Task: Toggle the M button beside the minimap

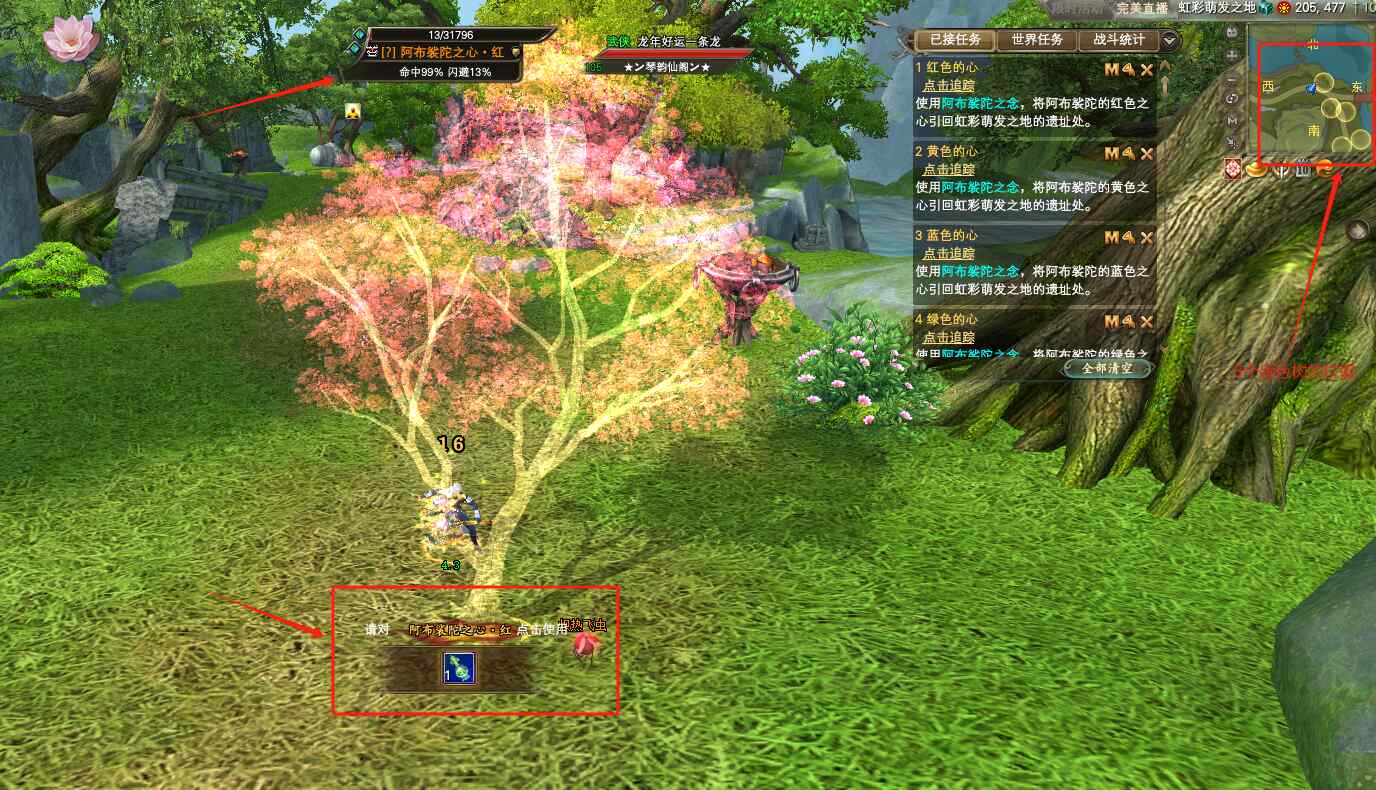Action: tap(1232, 120)
